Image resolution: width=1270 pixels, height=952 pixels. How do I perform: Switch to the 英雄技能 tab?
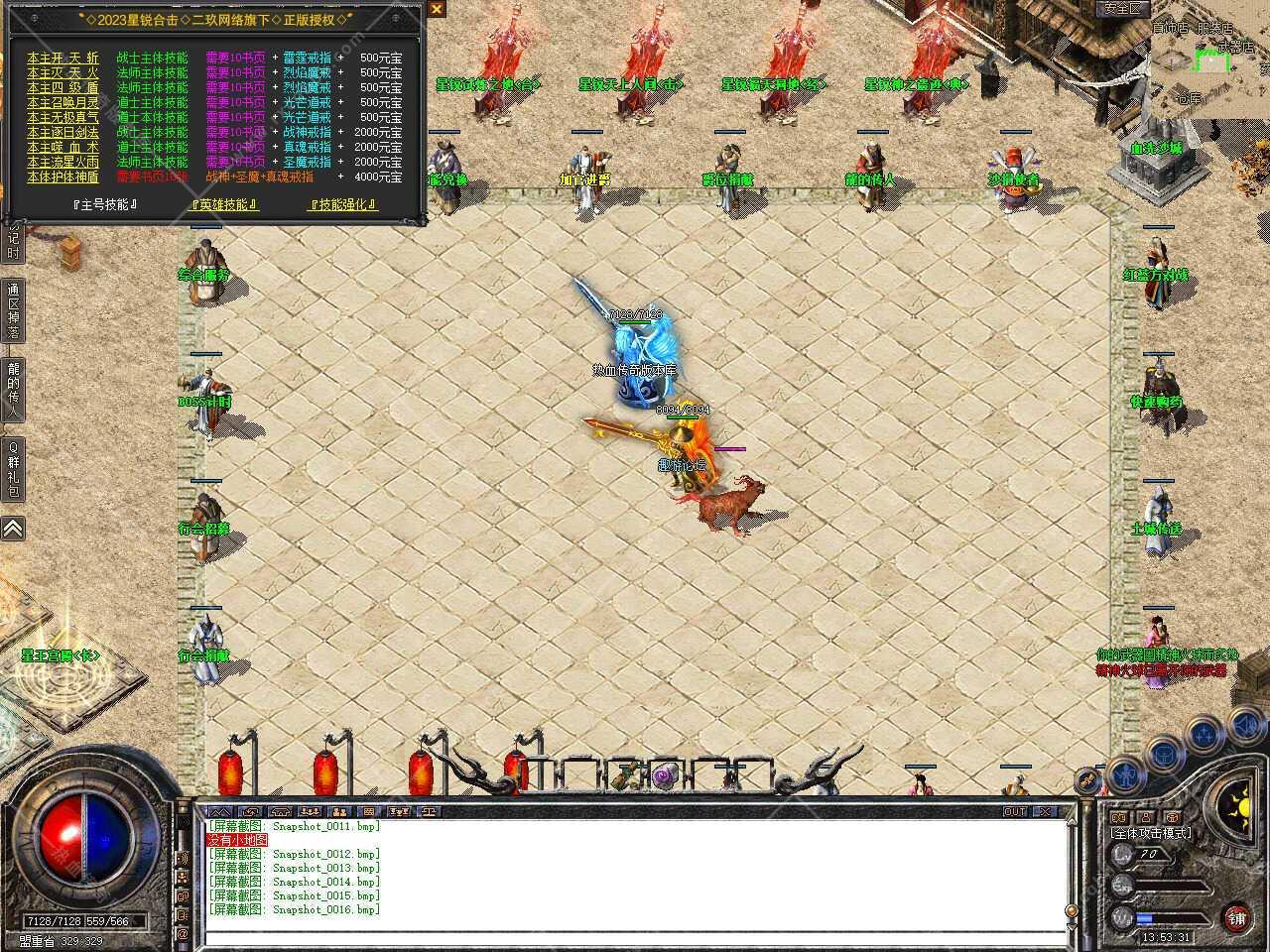(220, 203)
